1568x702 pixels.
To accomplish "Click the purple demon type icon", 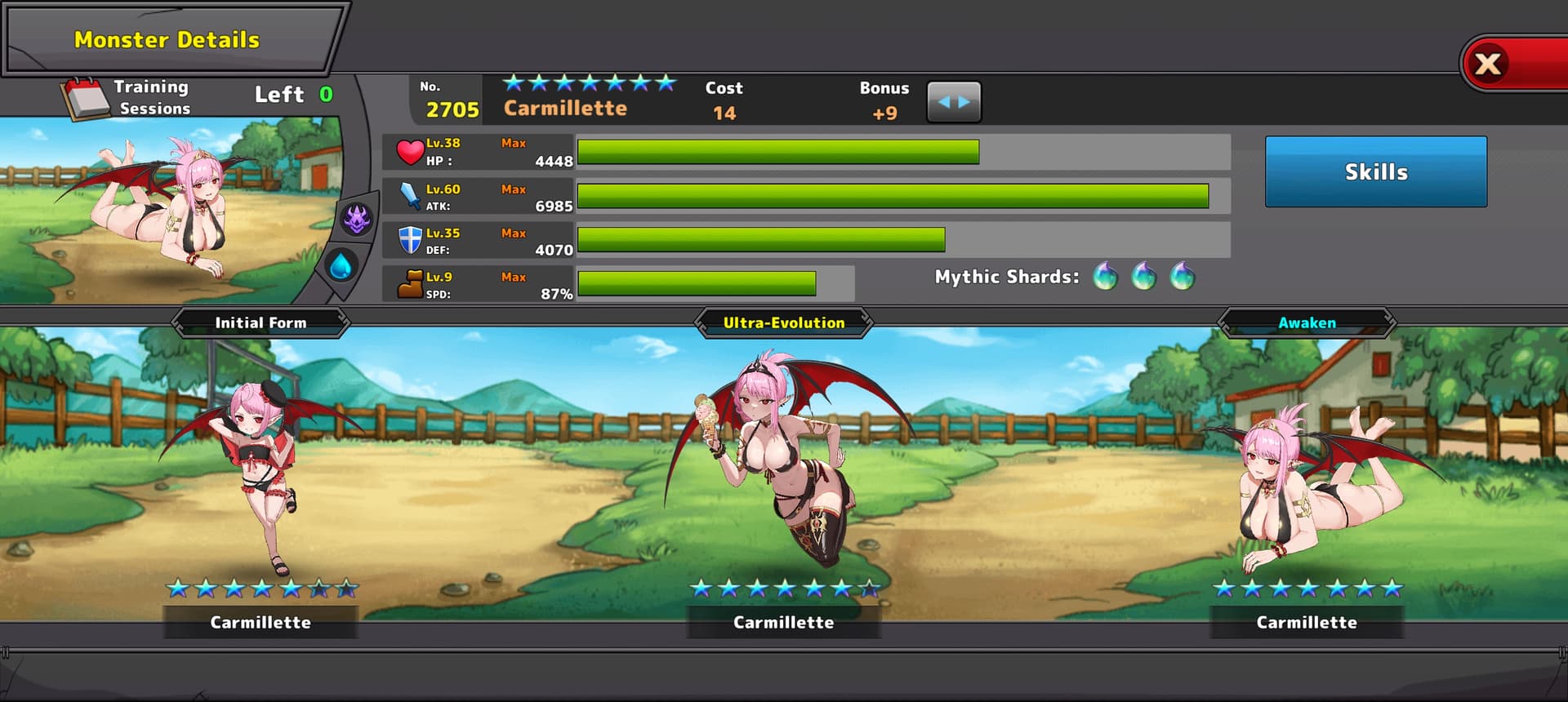I will pyautogui.click(x=357, y=219).
